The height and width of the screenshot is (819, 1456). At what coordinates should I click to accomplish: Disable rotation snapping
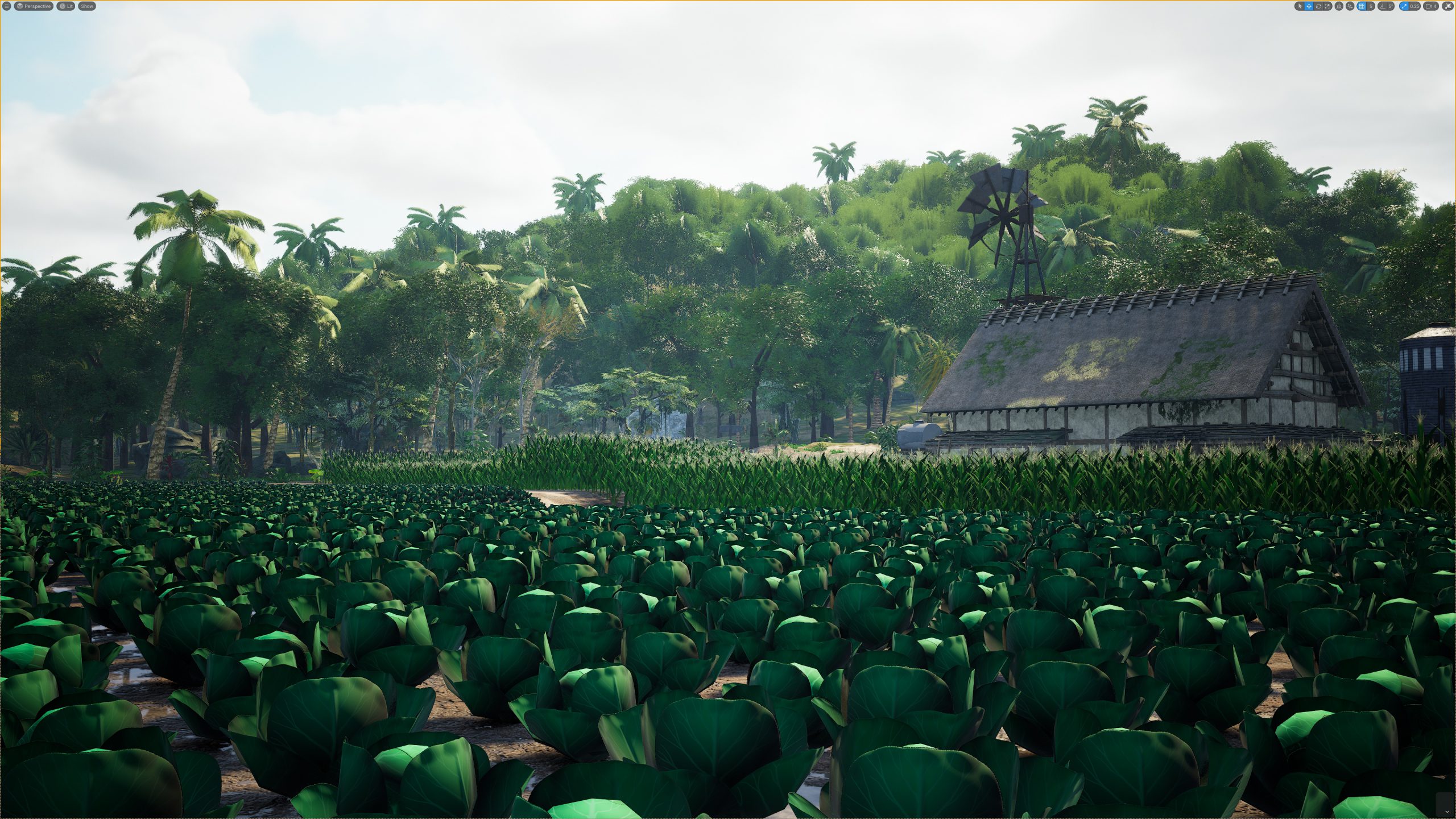click(x=1383, y=6)
